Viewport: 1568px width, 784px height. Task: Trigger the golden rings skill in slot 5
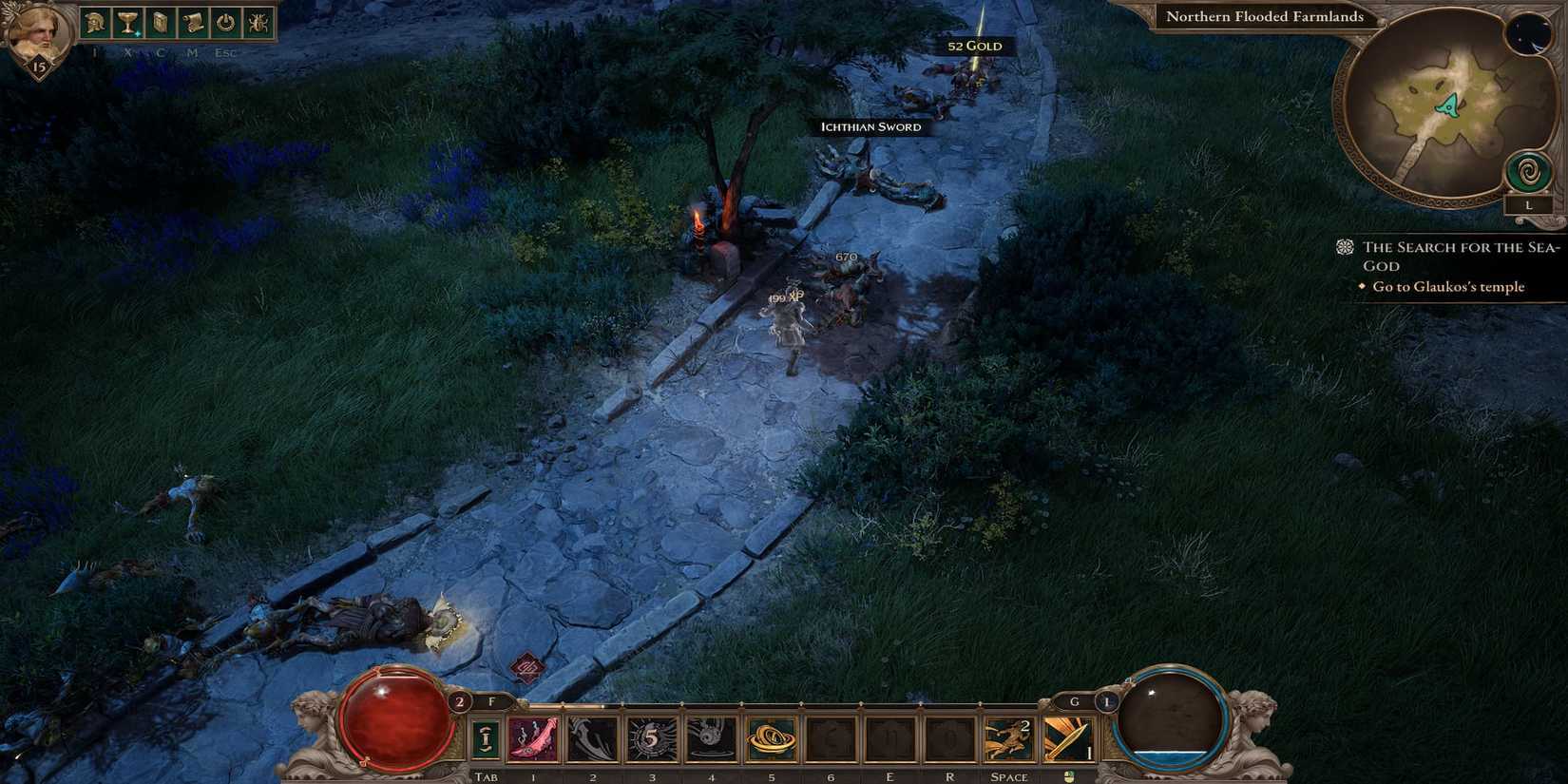tap(771, 737)
